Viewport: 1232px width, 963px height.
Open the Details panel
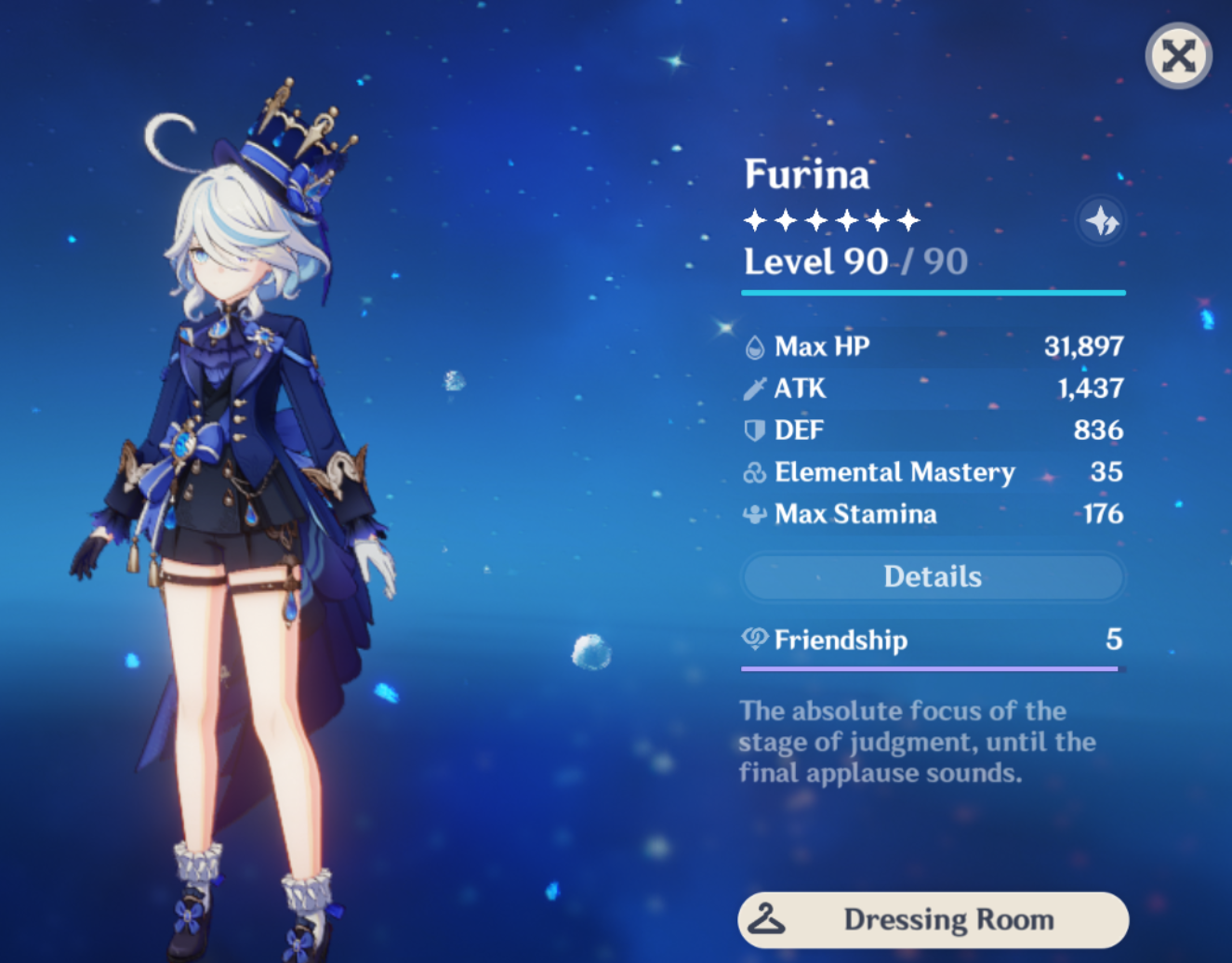(x=932, y=576)
